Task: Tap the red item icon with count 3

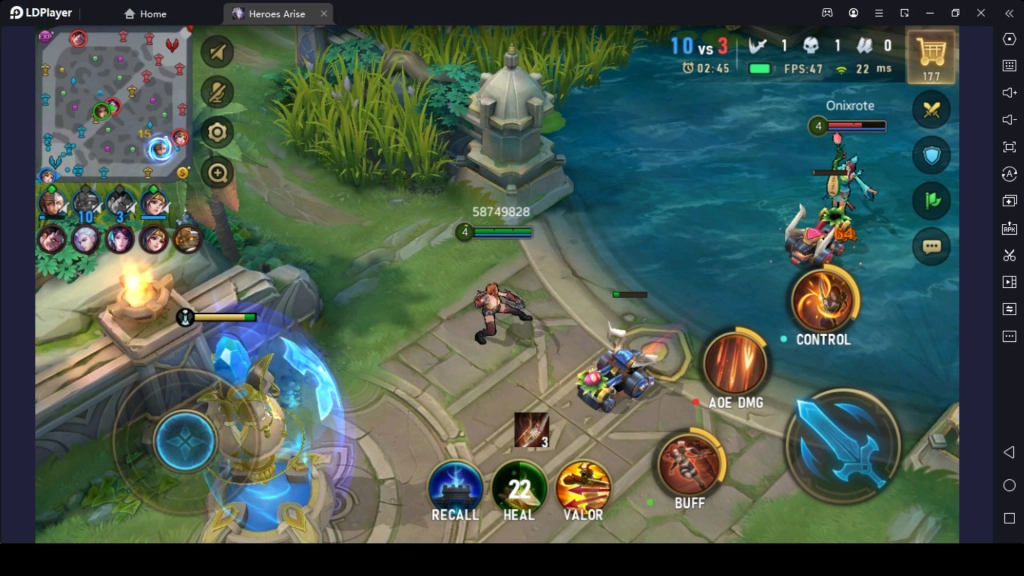Action: point(531,430)
